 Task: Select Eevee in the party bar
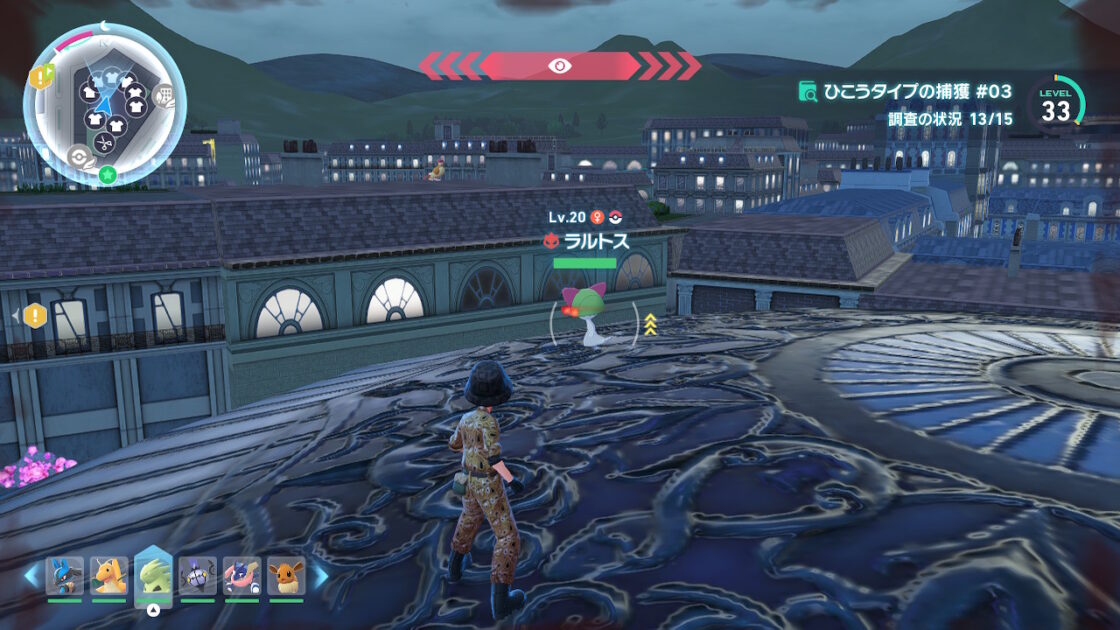(x=285, y=576)
